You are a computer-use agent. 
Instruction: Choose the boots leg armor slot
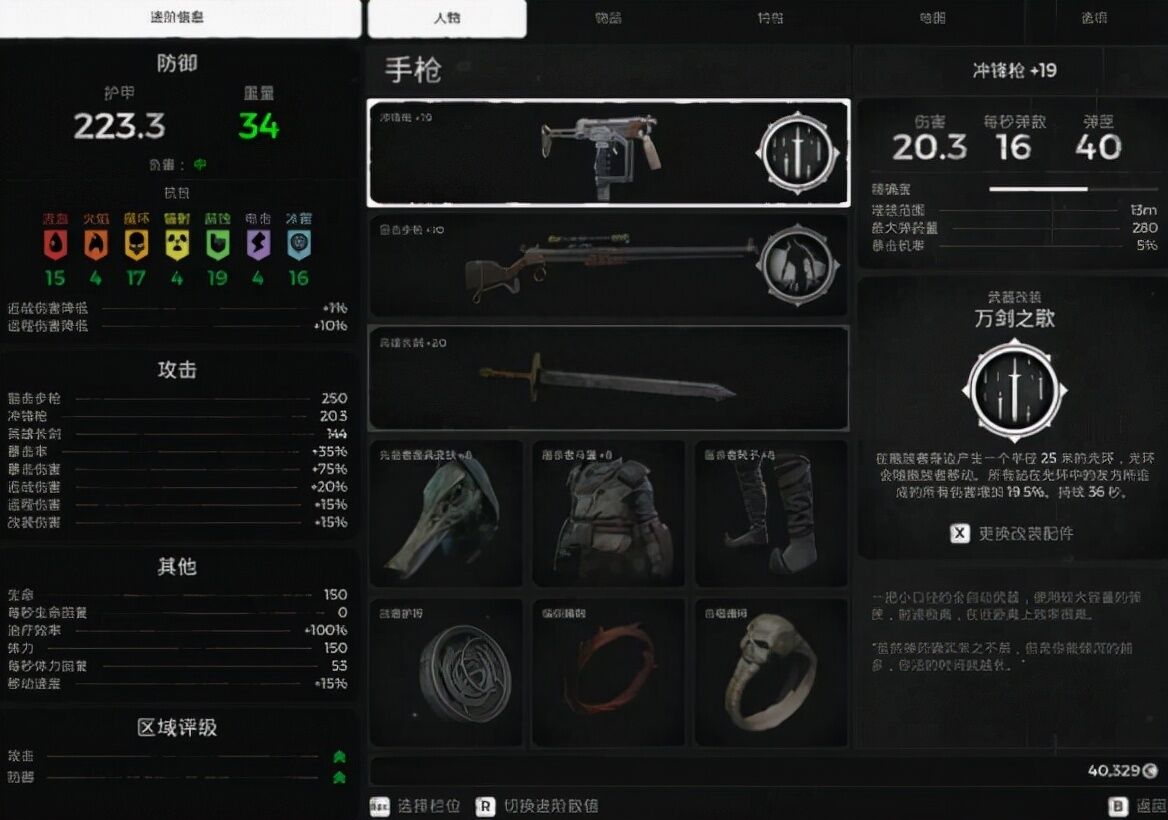click(x=770, y=514)
